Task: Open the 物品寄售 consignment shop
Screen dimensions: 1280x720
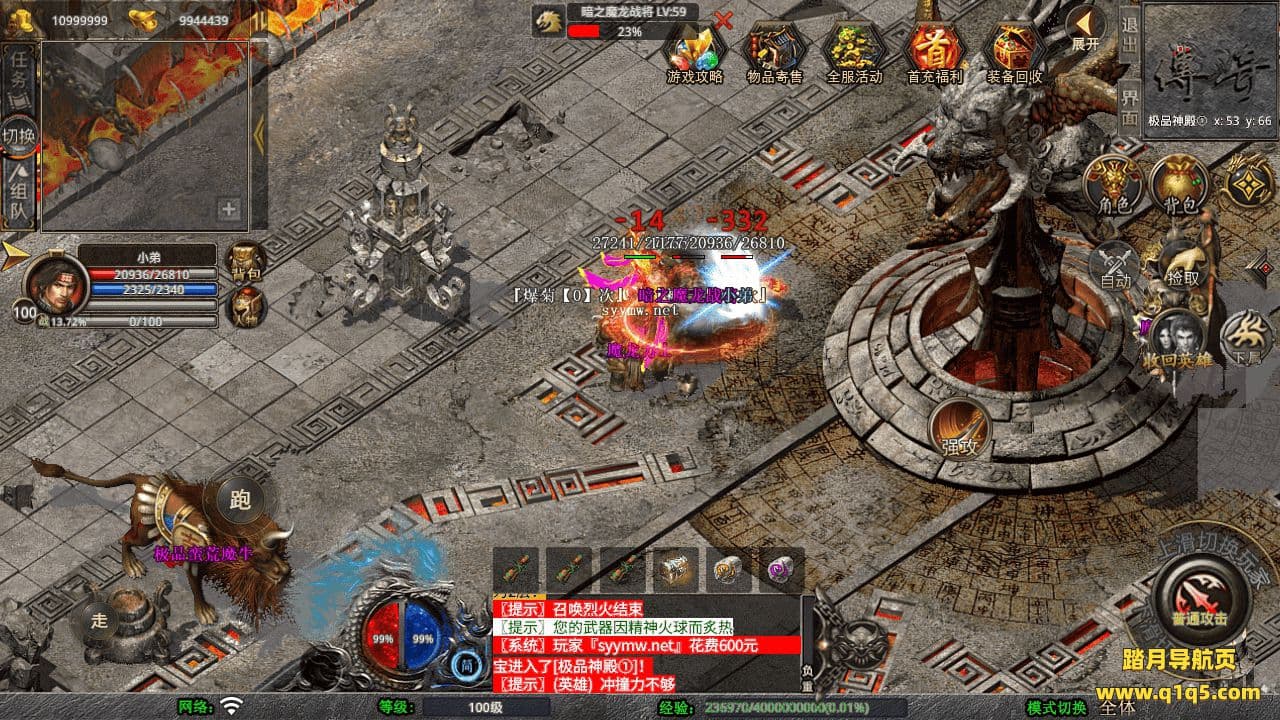Action: point(775,50)
